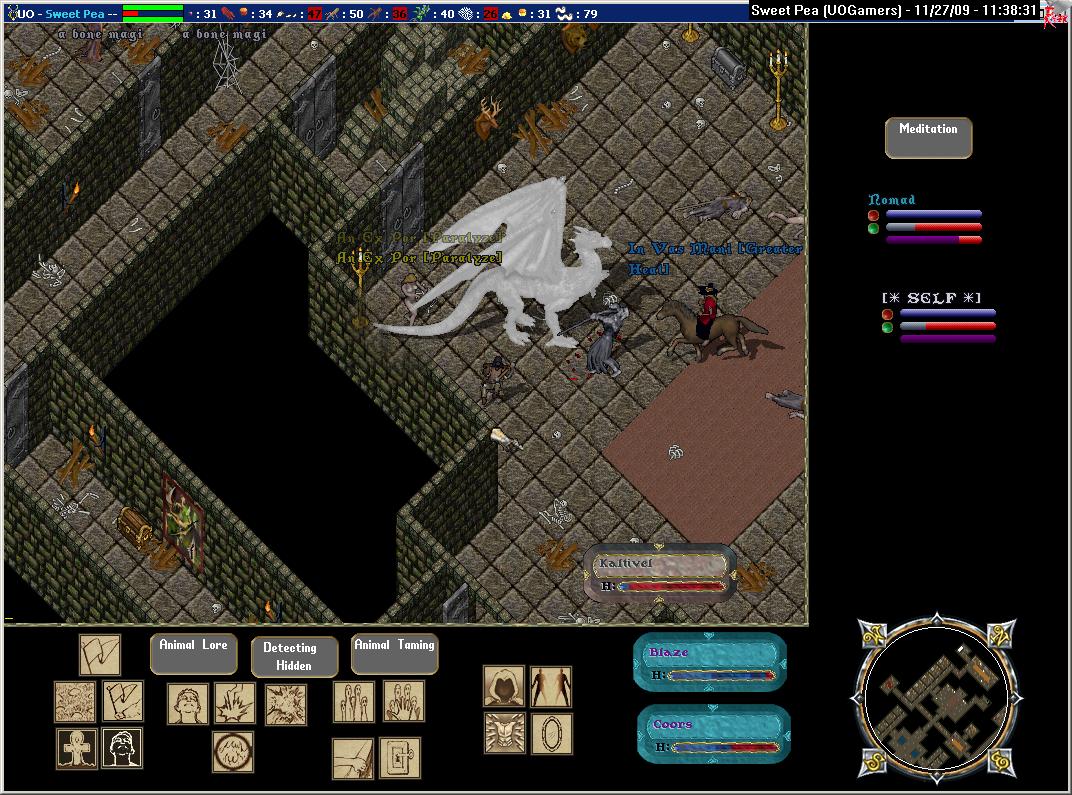The image size is (1072, 795).
Task: Select the Coors pet status bar
Action: click(714, 734)
